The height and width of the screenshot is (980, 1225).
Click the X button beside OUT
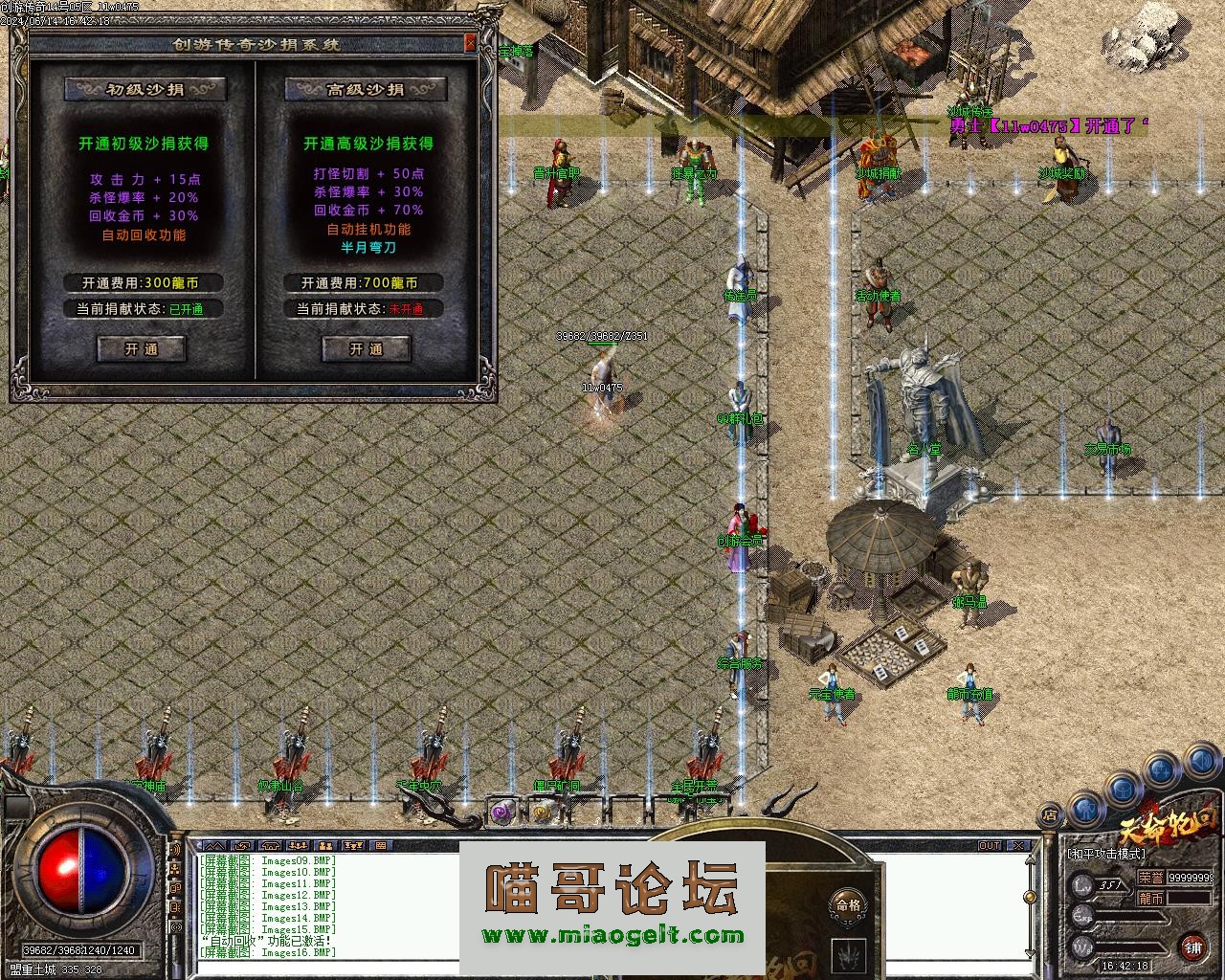point(1018,846)
